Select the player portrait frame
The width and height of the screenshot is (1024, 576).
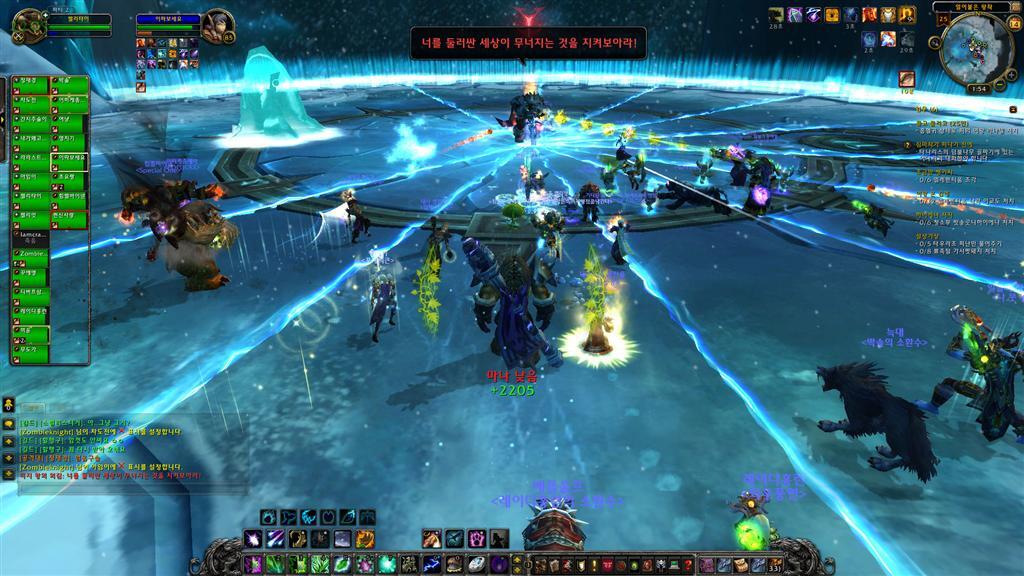point(28,24)
